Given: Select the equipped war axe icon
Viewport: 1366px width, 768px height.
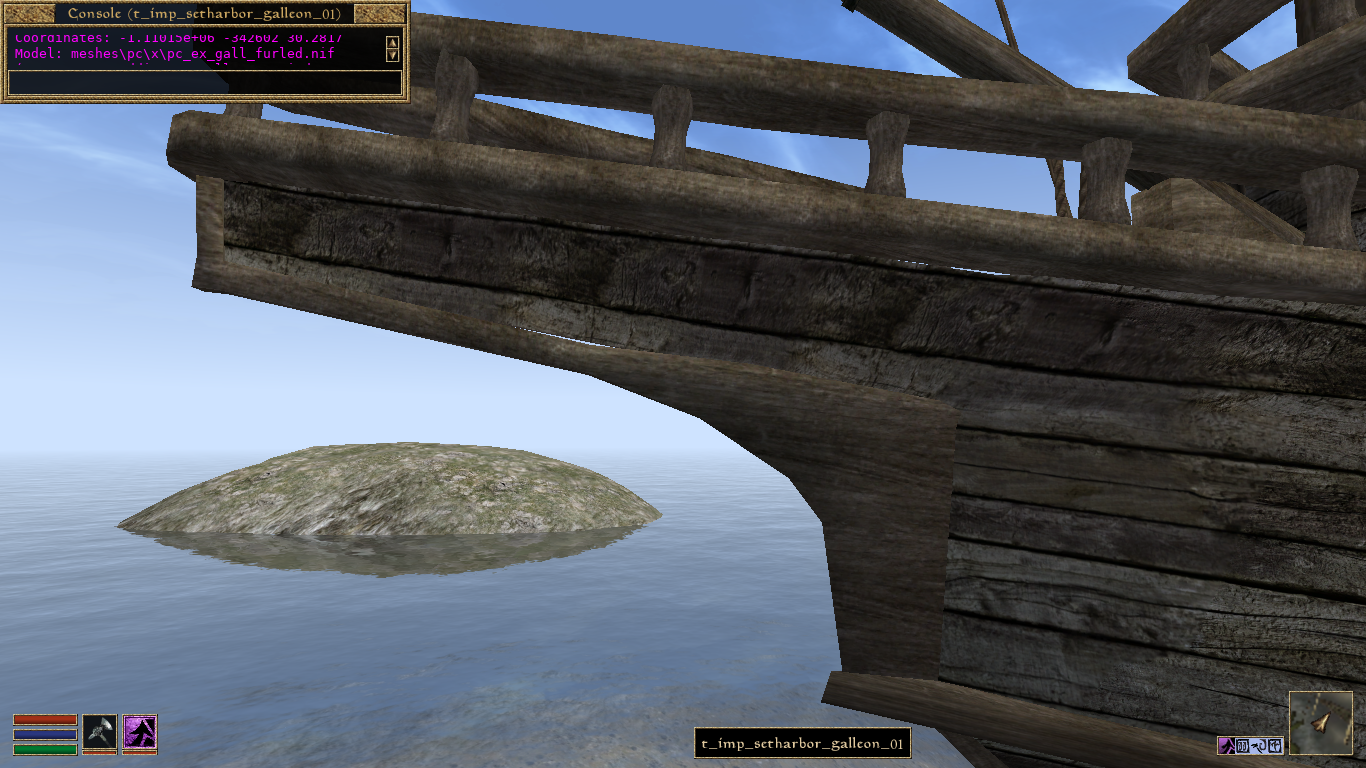Looking at the screenshot, I should (x=100, y=731).
